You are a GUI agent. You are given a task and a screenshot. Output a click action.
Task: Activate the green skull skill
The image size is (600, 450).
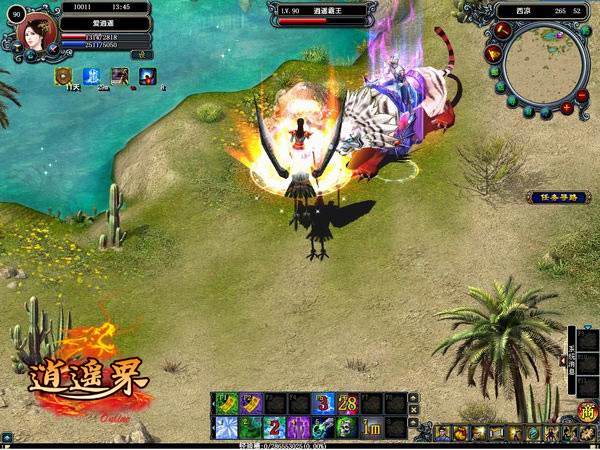346,427
